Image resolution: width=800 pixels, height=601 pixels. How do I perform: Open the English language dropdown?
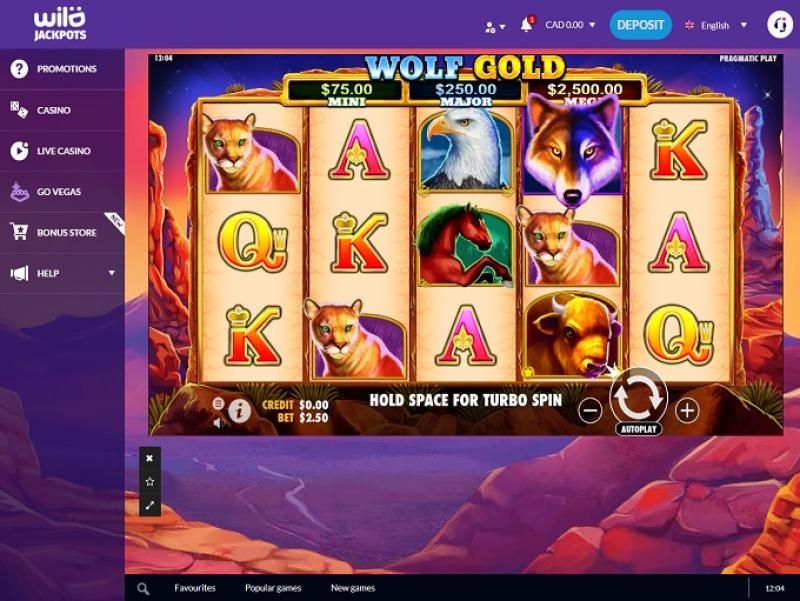pyautogui.click(x=716, y=25)
